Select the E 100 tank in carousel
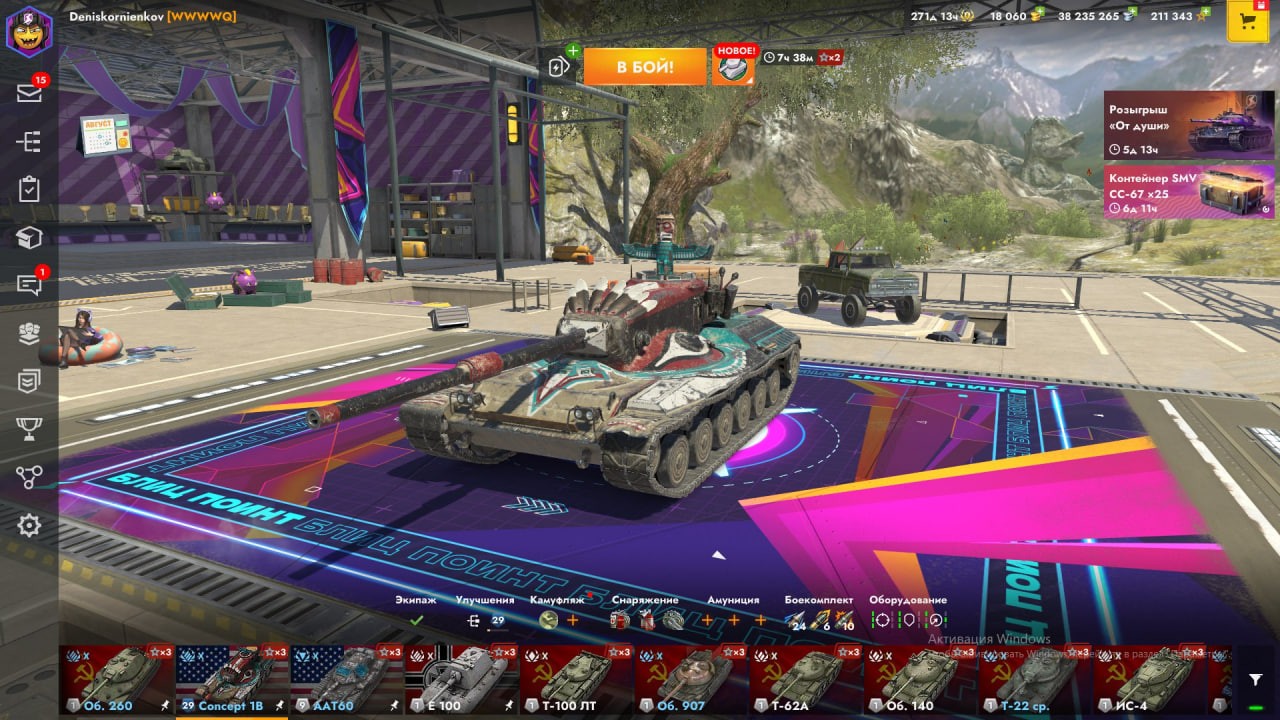This screenshot has height=720, width=1280. tap(461, 679)
